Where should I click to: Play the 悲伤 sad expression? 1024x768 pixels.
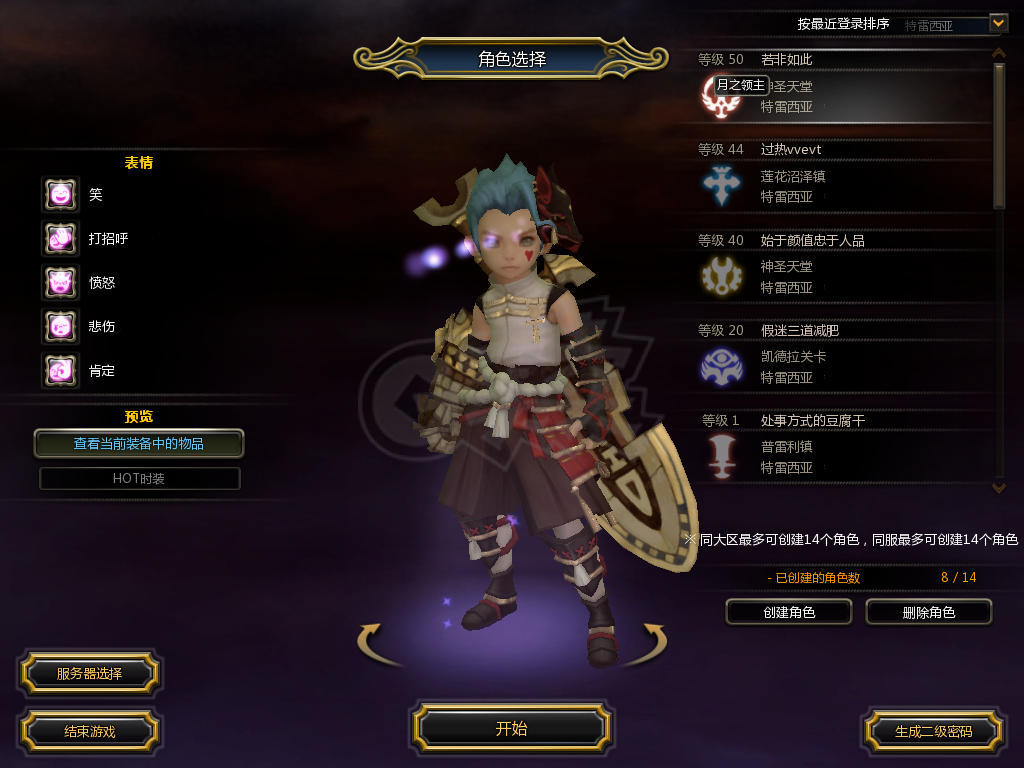pos(60,326)
